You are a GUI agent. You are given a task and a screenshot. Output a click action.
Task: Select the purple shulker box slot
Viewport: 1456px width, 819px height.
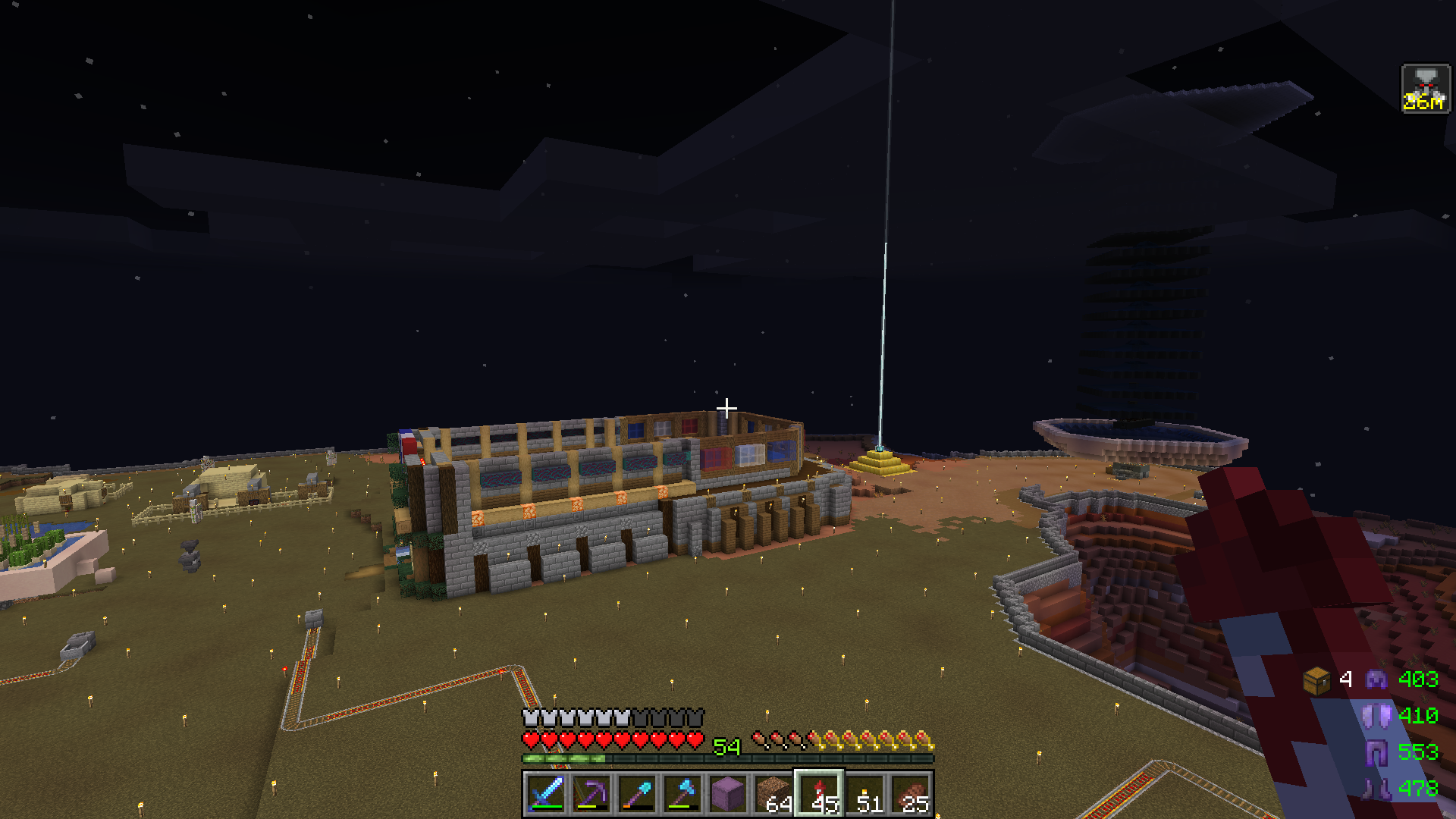(x=728, y=794)
